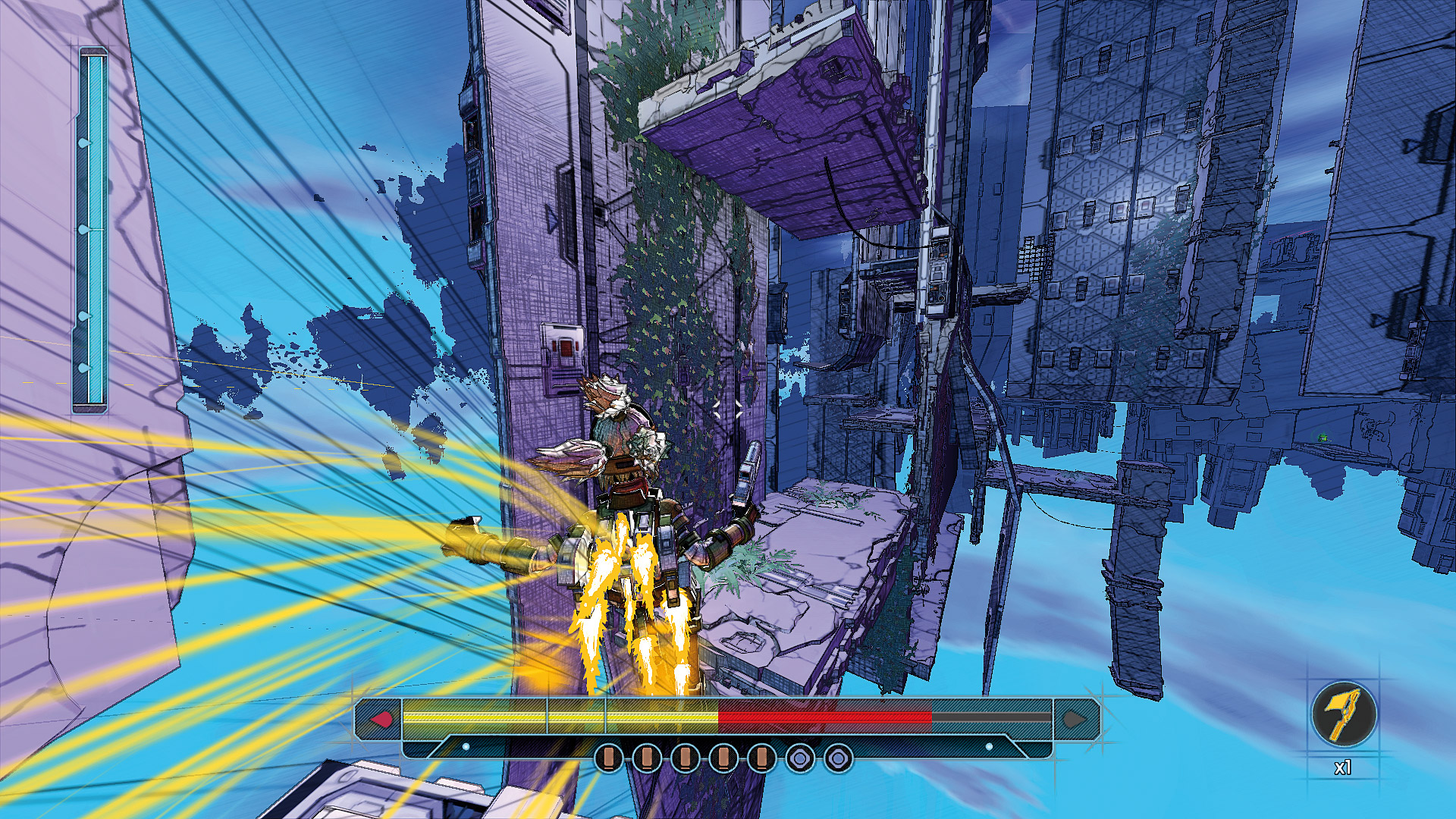Select the fifth bullet ammo slot icon
This screenshot has width=1456, height=819.
pyautogui.click(x=761, y=757)
